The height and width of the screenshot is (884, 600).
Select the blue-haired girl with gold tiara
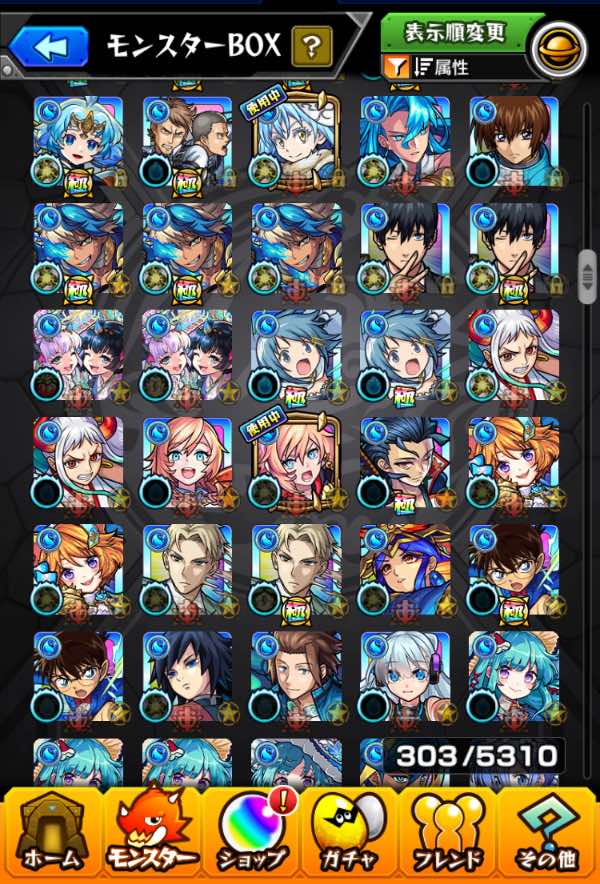point(78,142)
